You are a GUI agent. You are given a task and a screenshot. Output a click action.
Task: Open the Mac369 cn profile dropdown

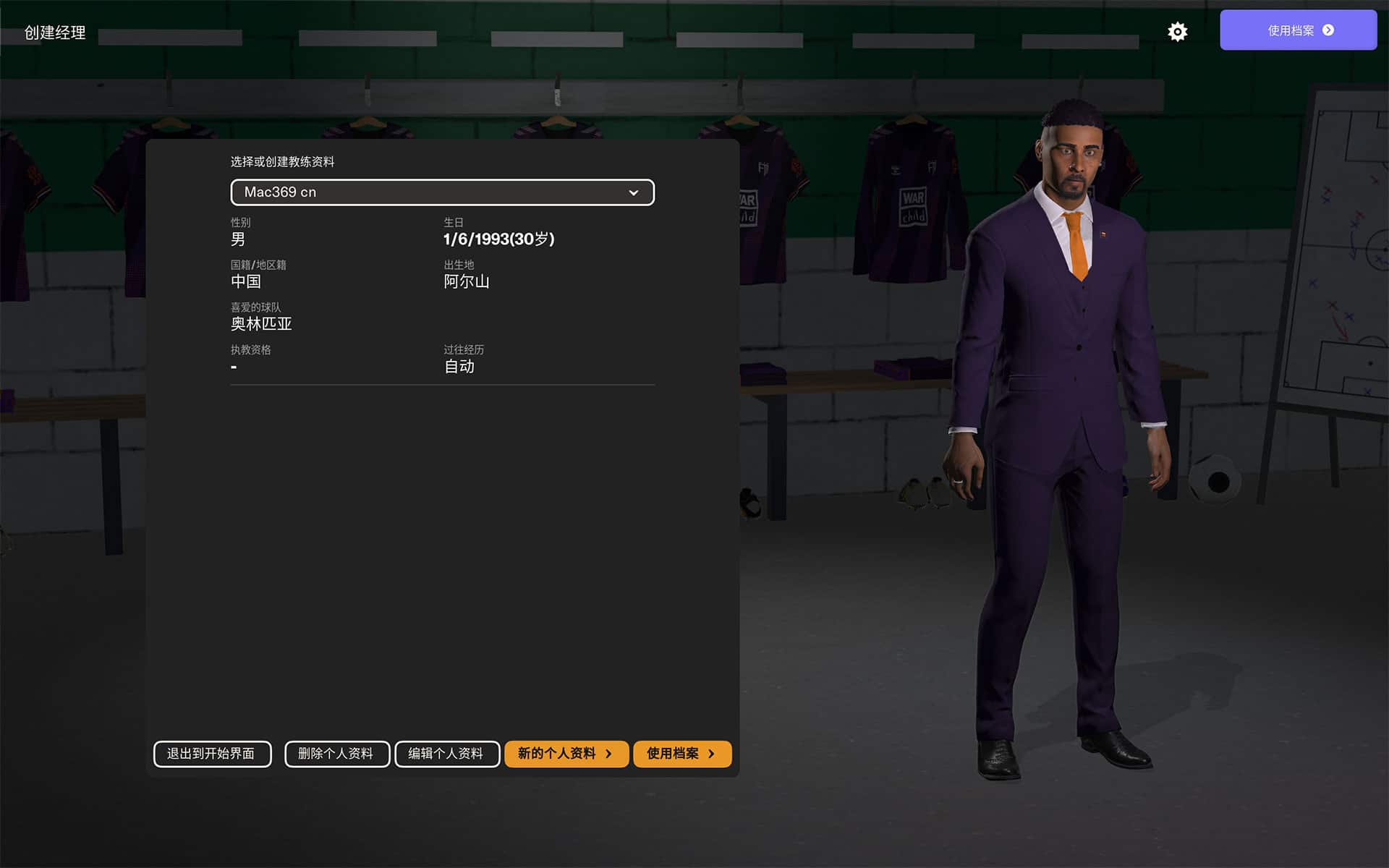[x=442, y=192]
